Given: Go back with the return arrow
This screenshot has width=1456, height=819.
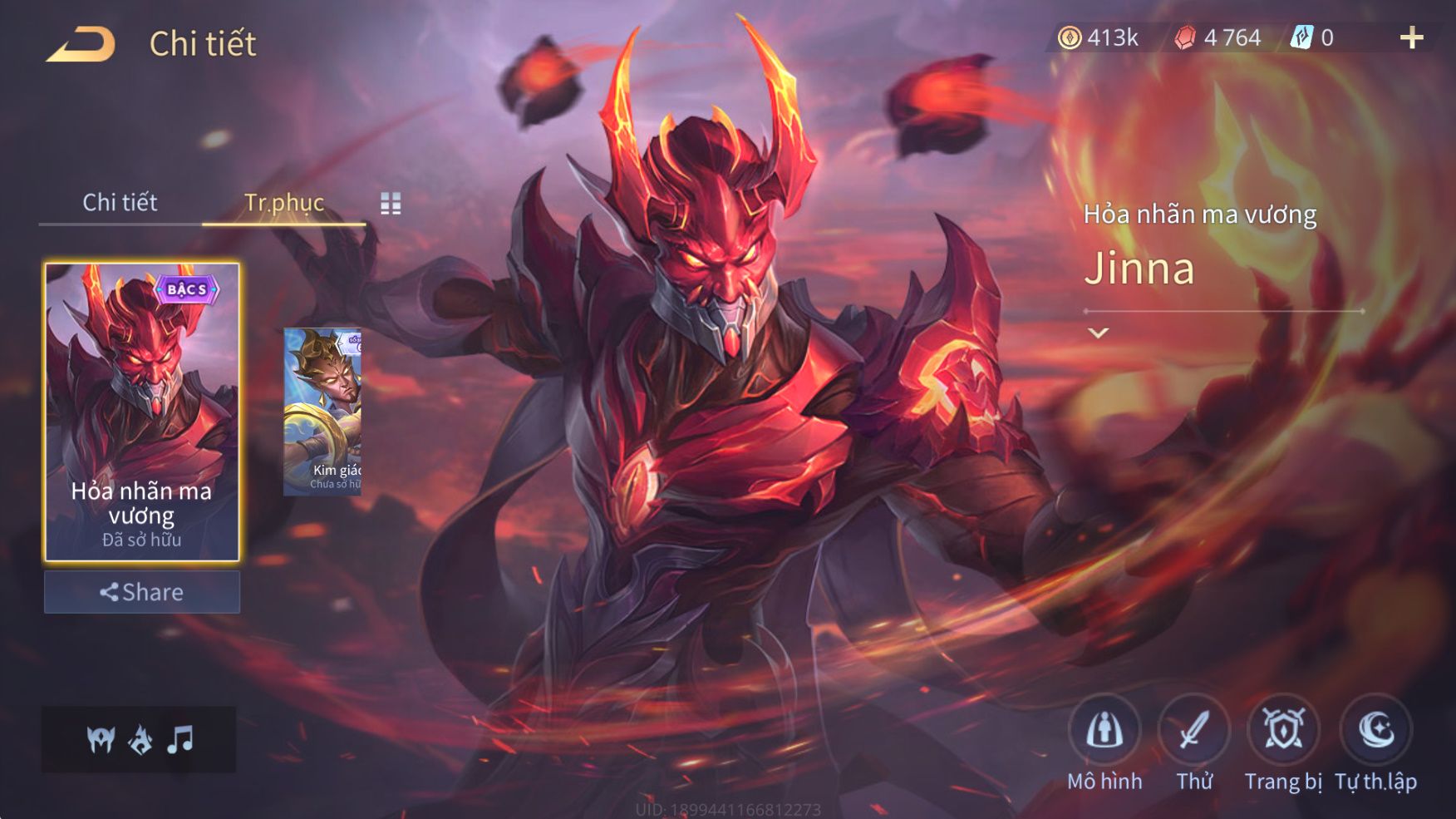Looking at the screenshot, I should click(81, 44).
